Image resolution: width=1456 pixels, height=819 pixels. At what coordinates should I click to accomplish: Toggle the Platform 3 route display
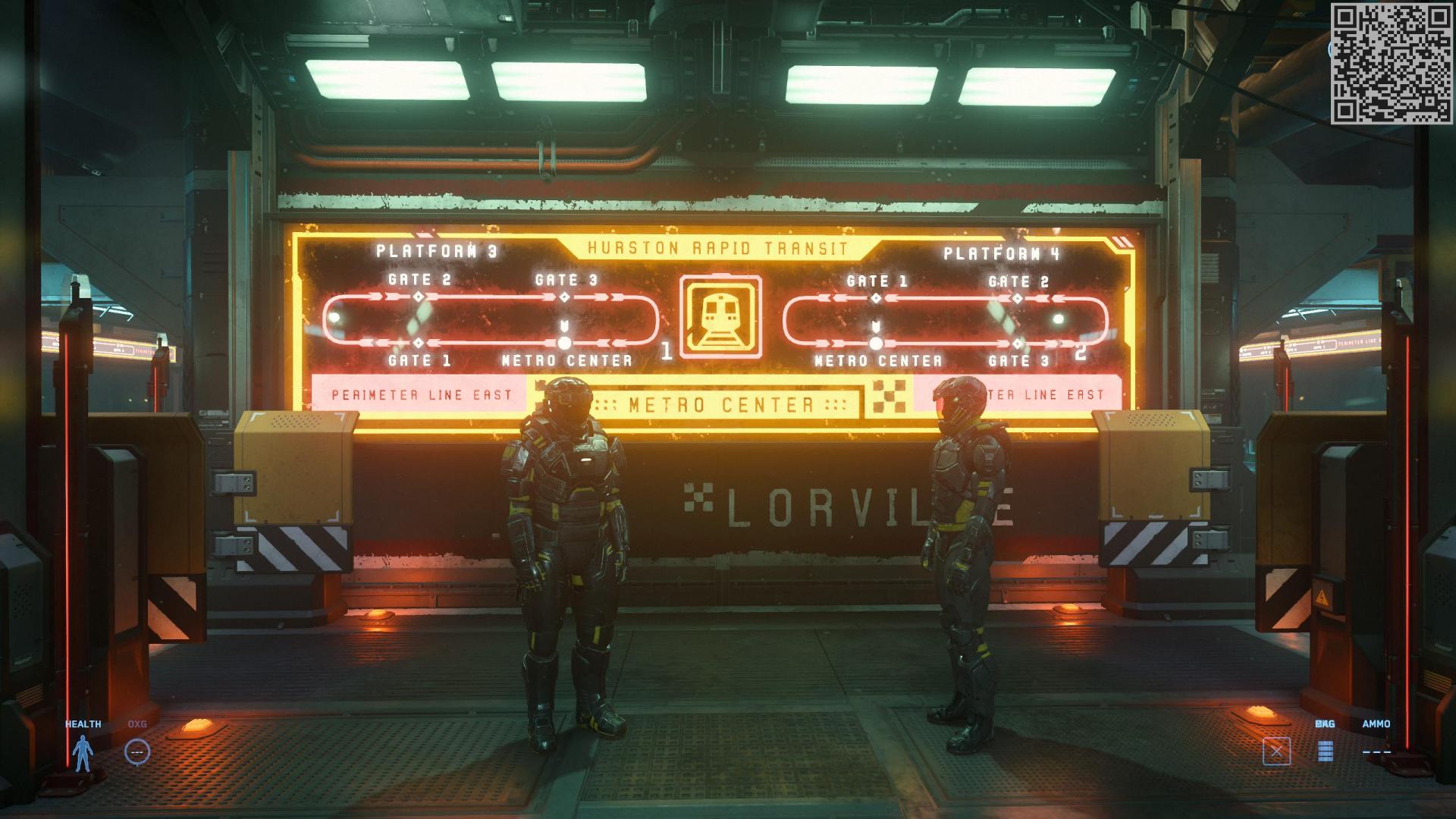[x=435, y=248]
